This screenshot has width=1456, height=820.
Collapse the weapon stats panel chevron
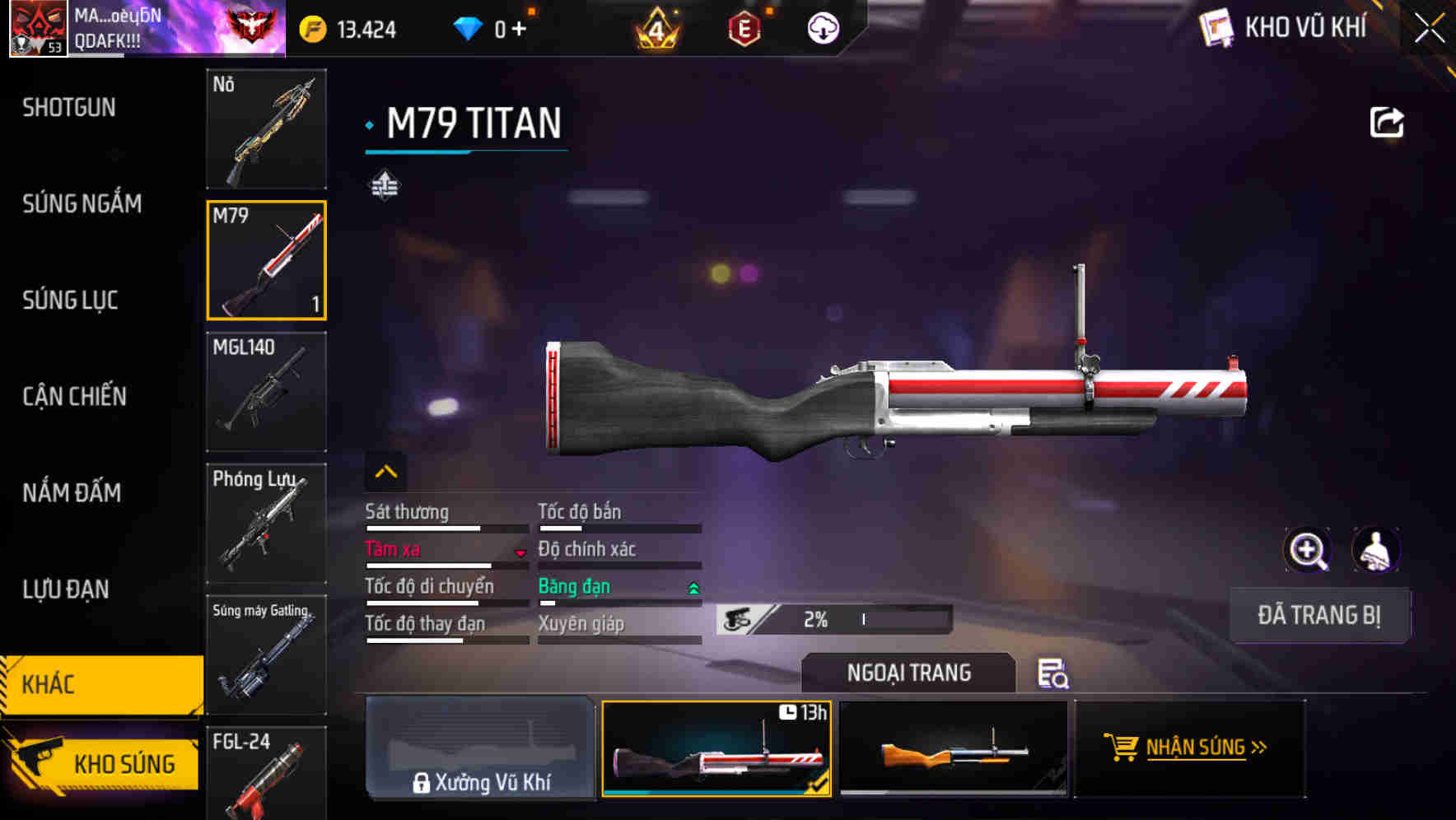tap(386, 471)
